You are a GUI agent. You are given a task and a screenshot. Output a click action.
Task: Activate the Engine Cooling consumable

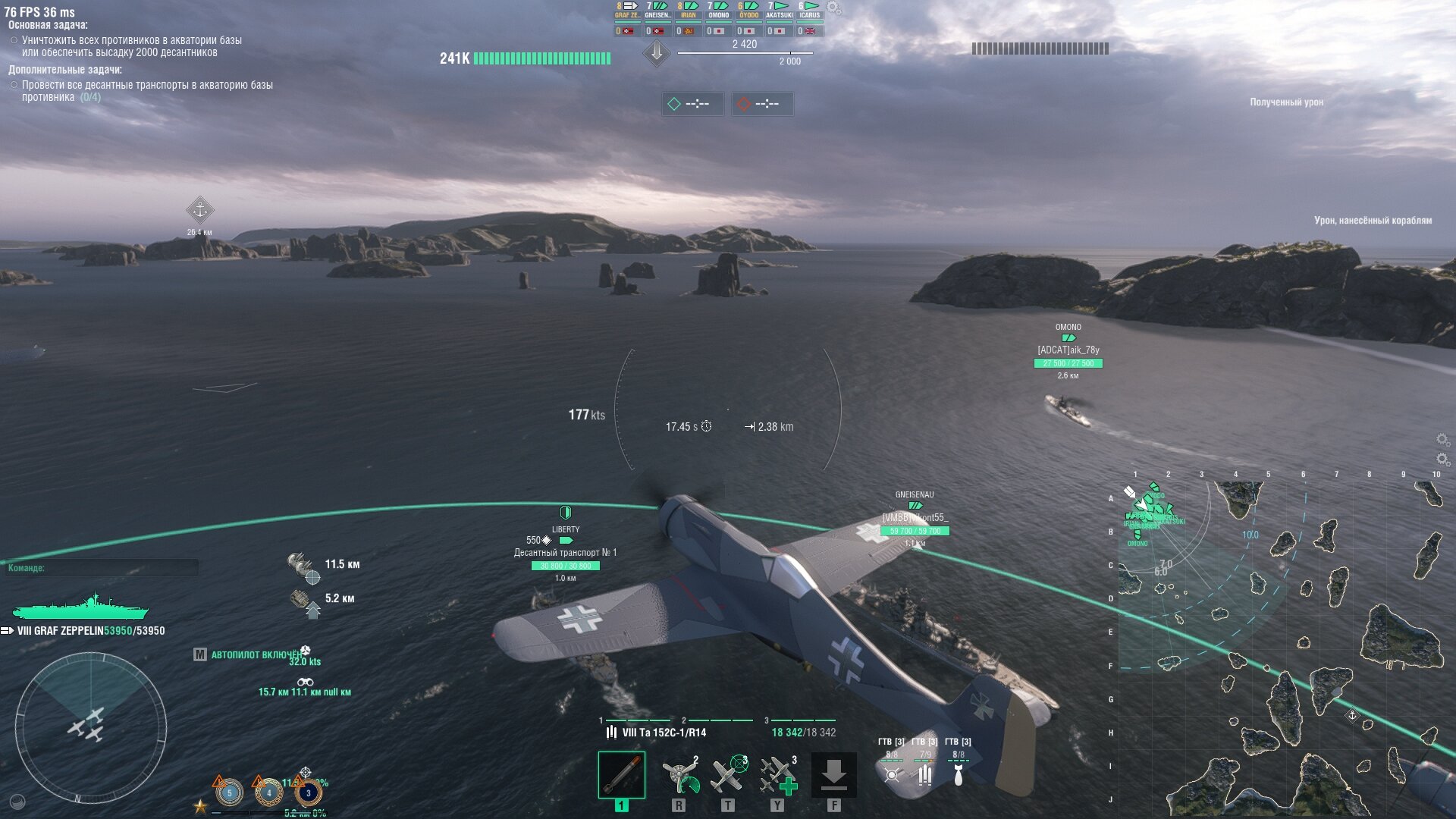pos(679,775)
